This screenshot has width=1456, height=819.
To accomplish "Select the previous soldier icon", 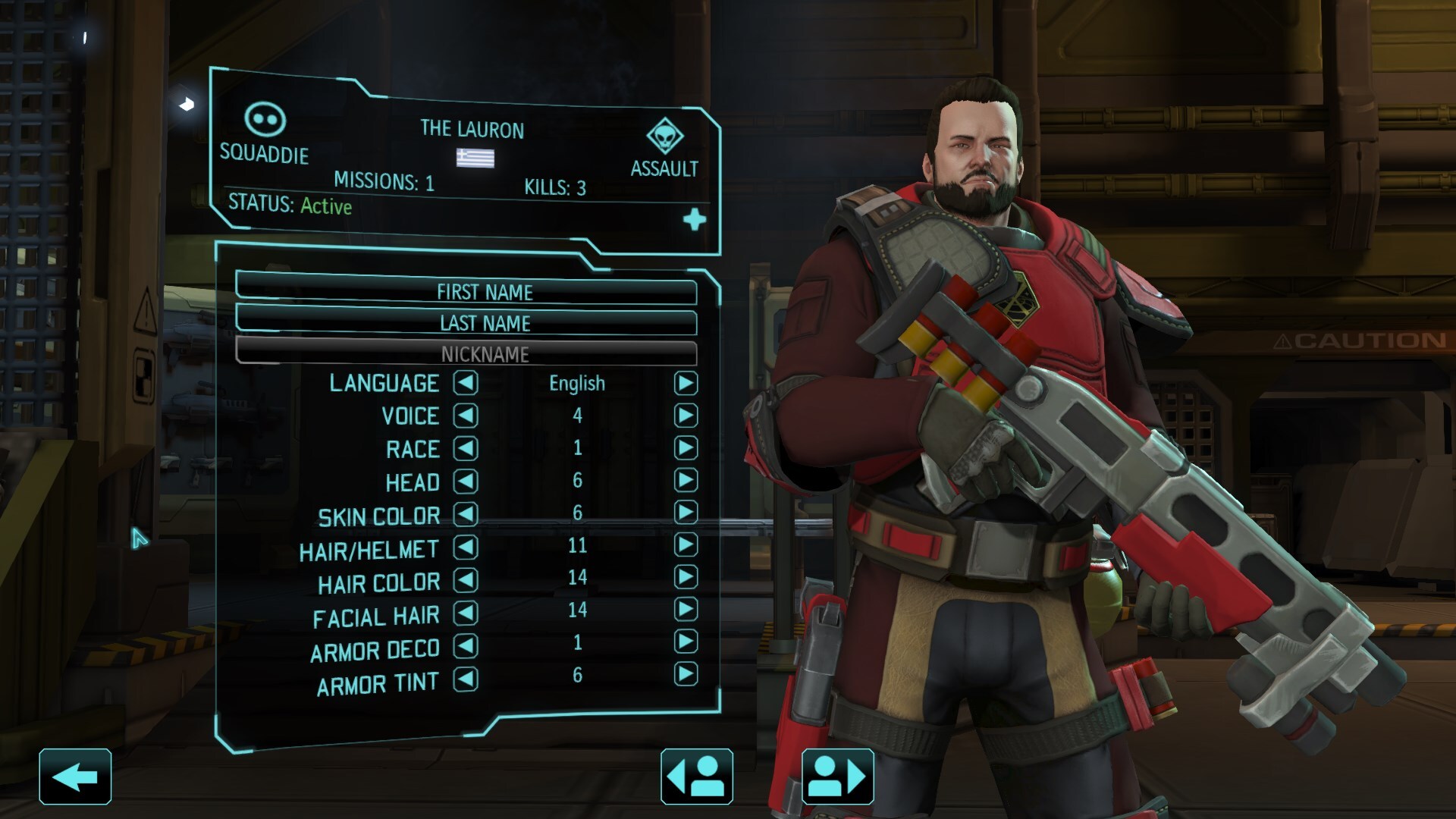I will pos(697,775).
